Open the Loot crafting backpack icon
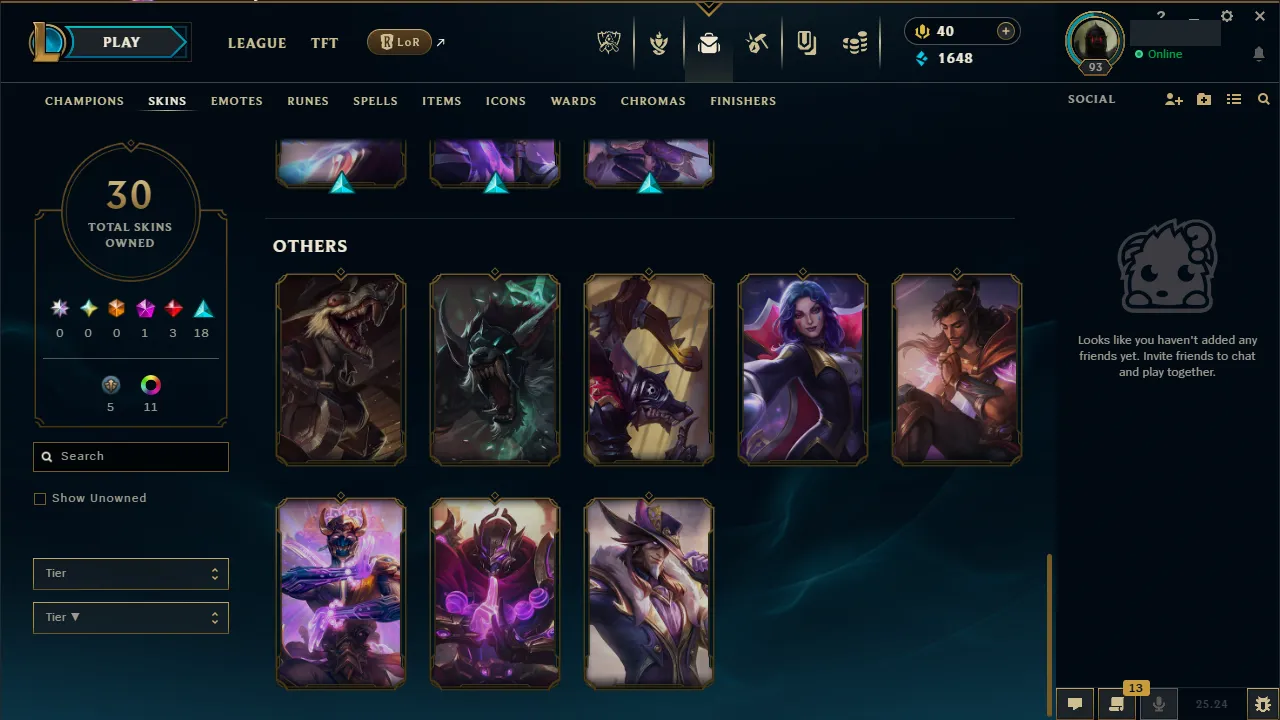 pos(709,42)
